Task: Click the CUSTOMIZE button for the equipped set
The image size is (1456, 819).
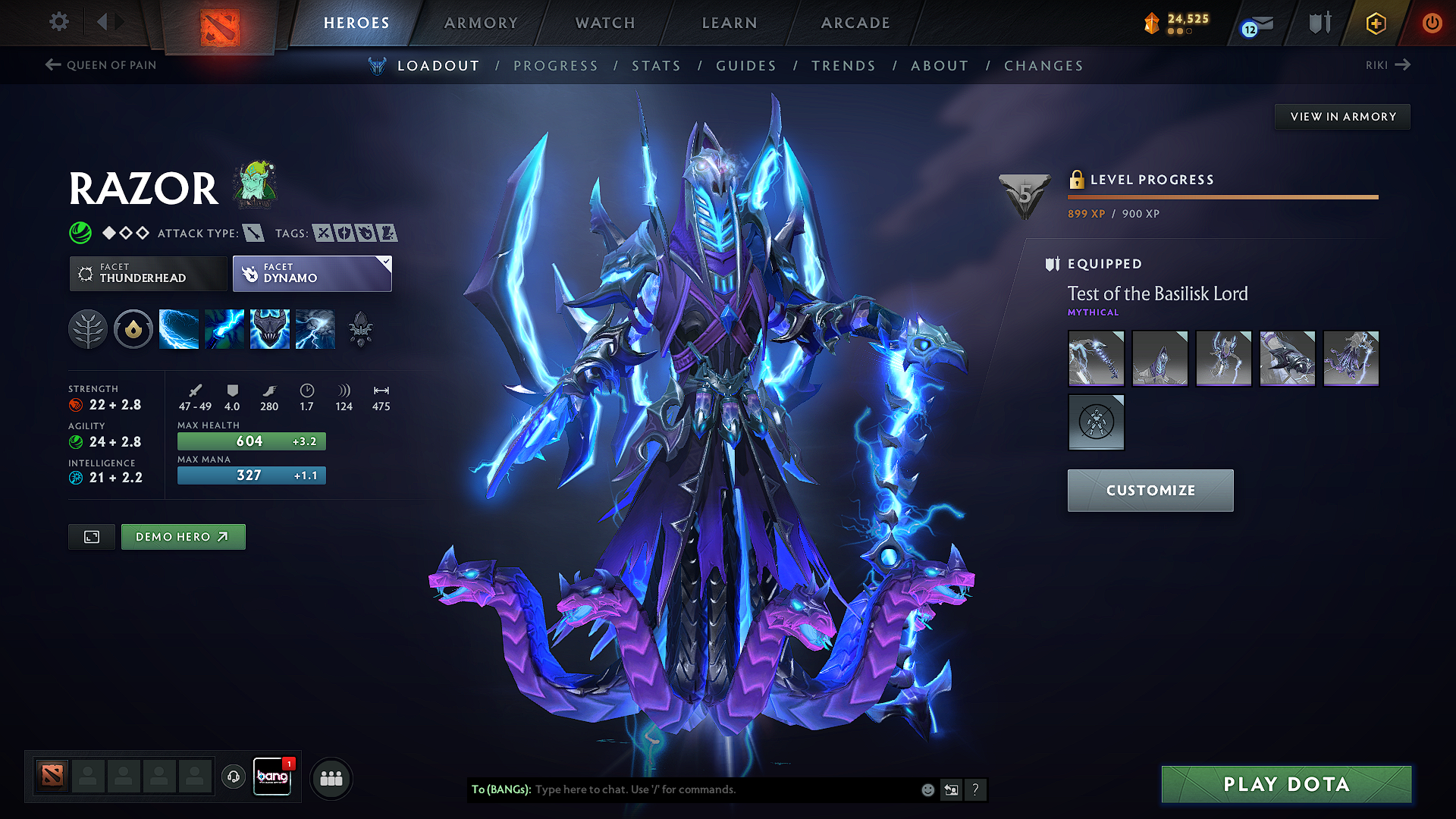Action: tap(1150, 490)
